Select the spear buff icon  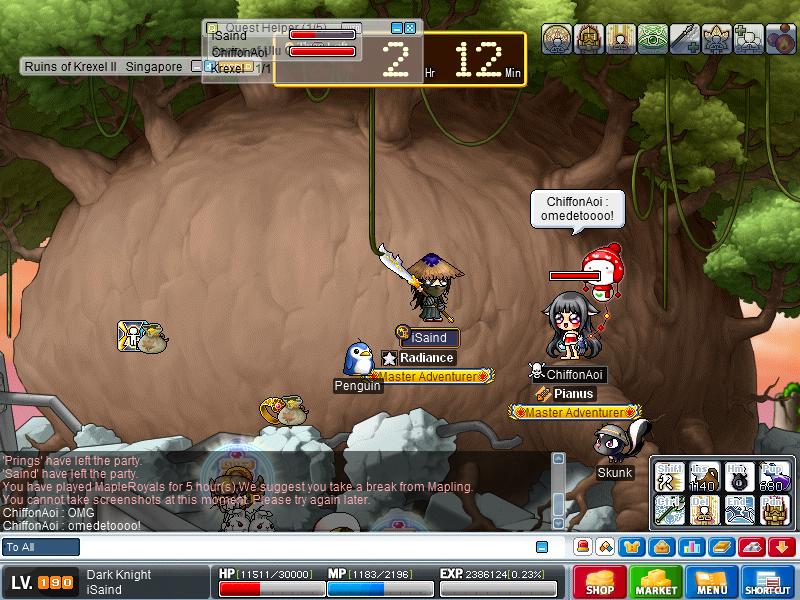[683, 38]
